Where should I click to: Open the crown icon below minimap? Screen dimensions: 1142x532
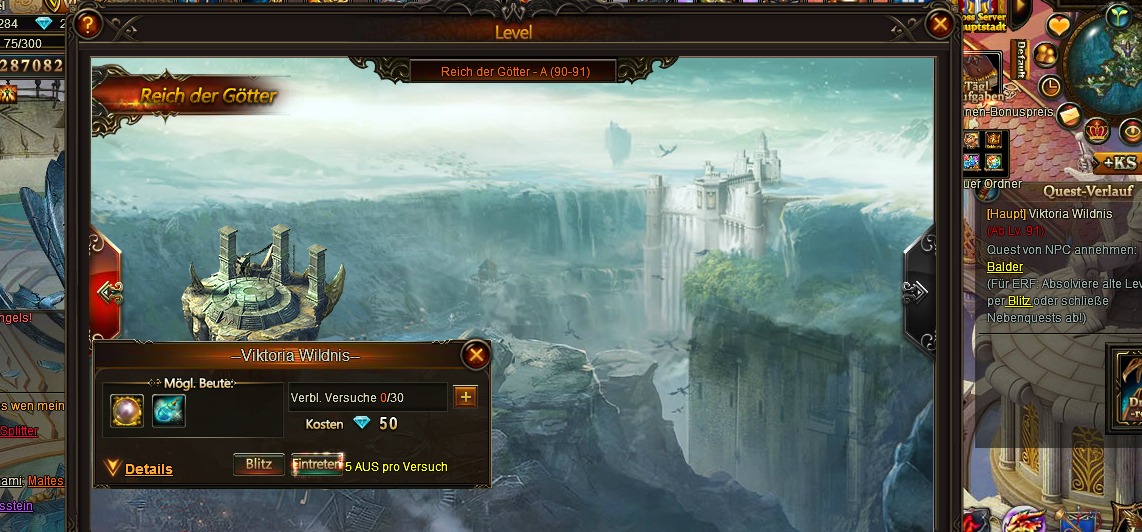pos(1097,131)
